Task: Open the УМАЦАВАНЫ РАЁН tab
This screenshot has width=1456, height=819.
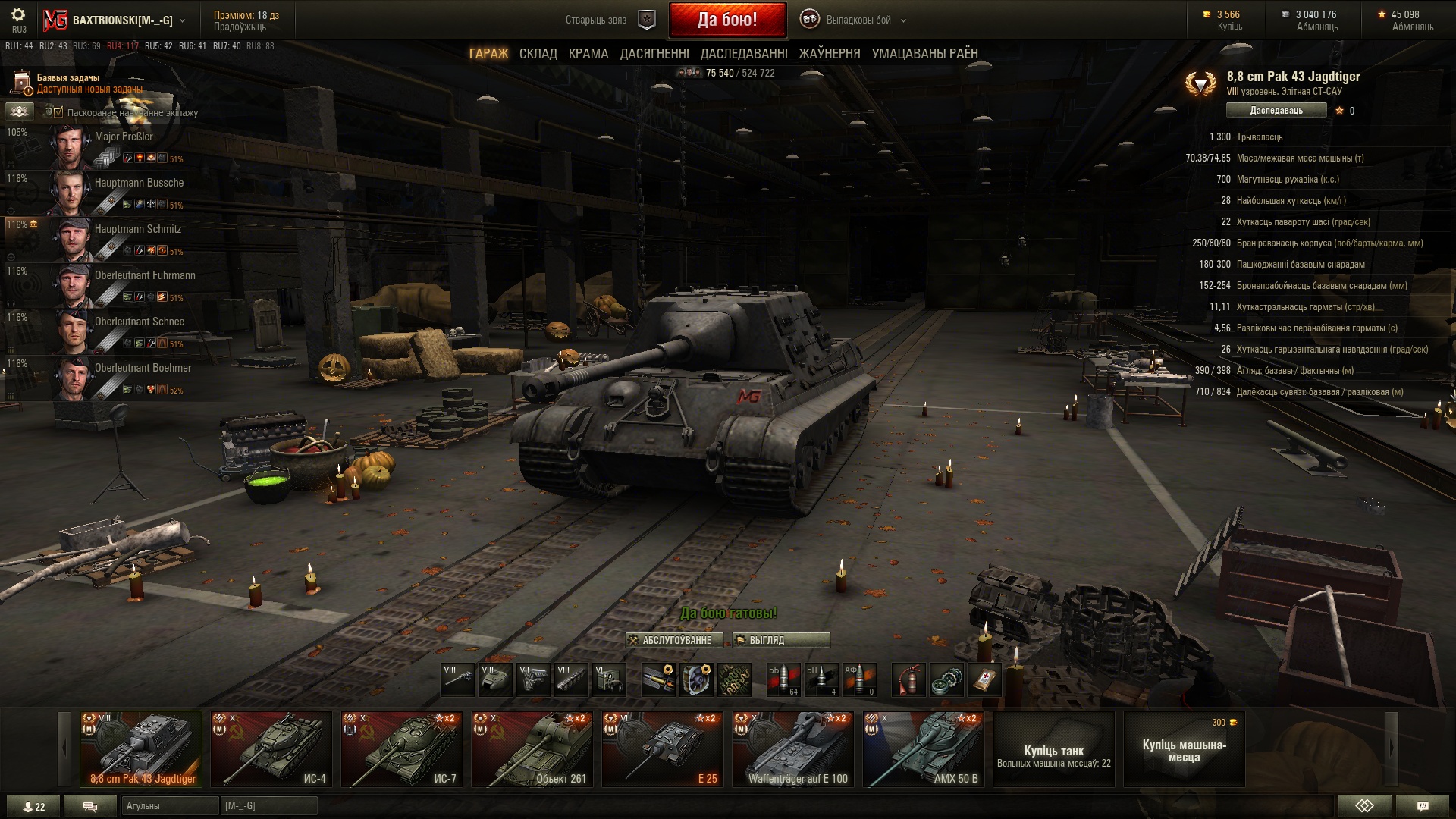Action: 924,54
